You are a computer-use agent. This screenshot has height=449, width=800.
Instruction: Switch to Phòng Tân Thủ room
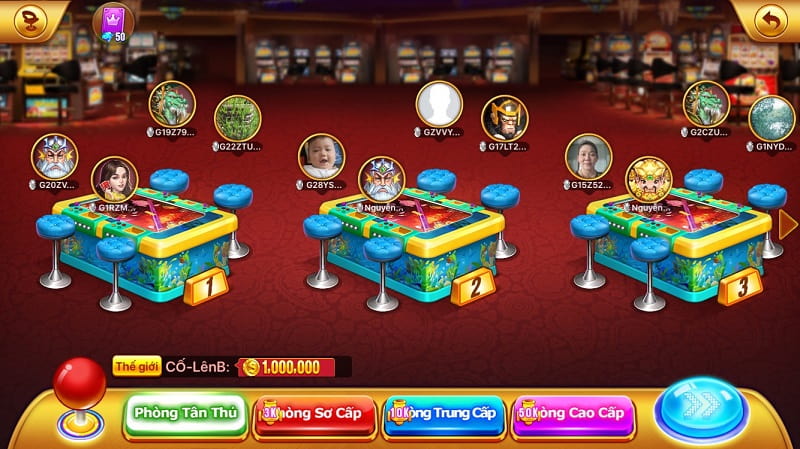tap(185, 413)
